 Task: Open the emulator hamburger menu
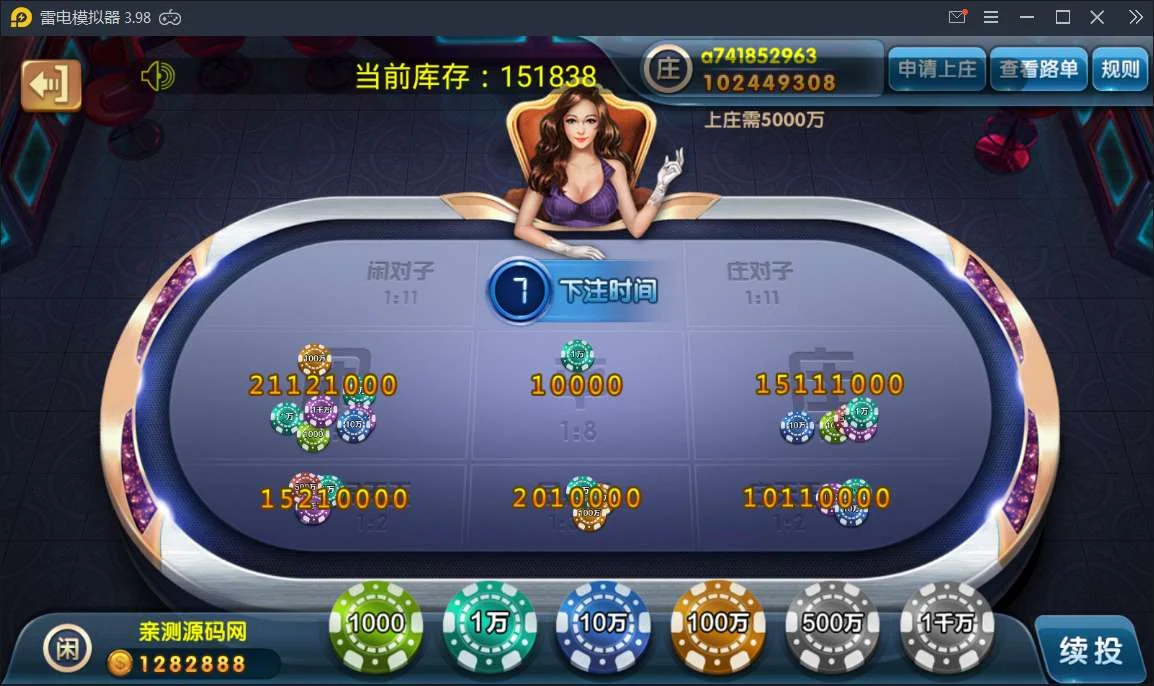(991, 17)
